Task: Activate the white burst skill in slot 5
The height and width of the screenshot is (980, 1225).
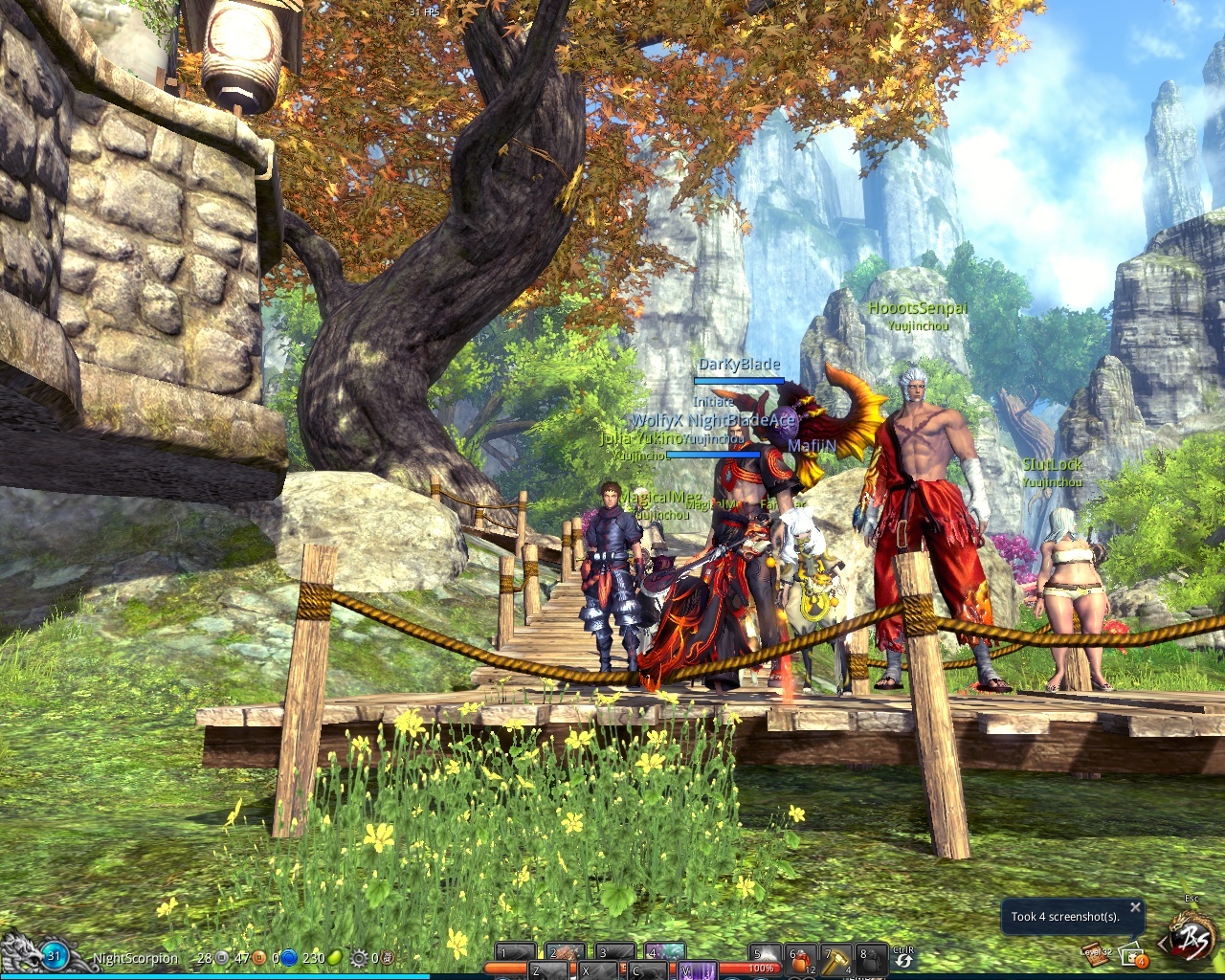Action: click(763, 955)
